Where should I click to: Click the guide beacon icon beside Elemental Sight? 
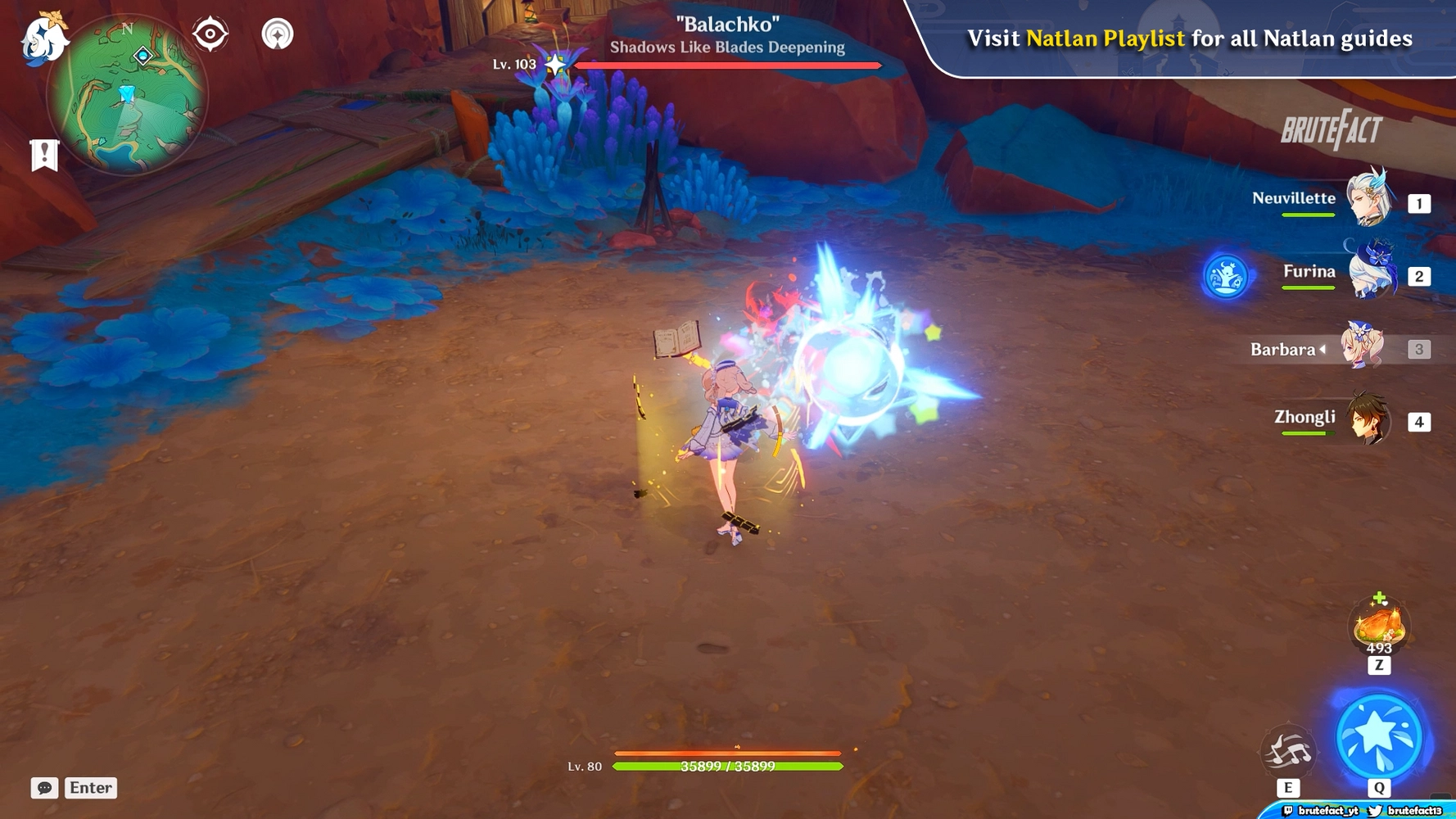coord(278,34)
